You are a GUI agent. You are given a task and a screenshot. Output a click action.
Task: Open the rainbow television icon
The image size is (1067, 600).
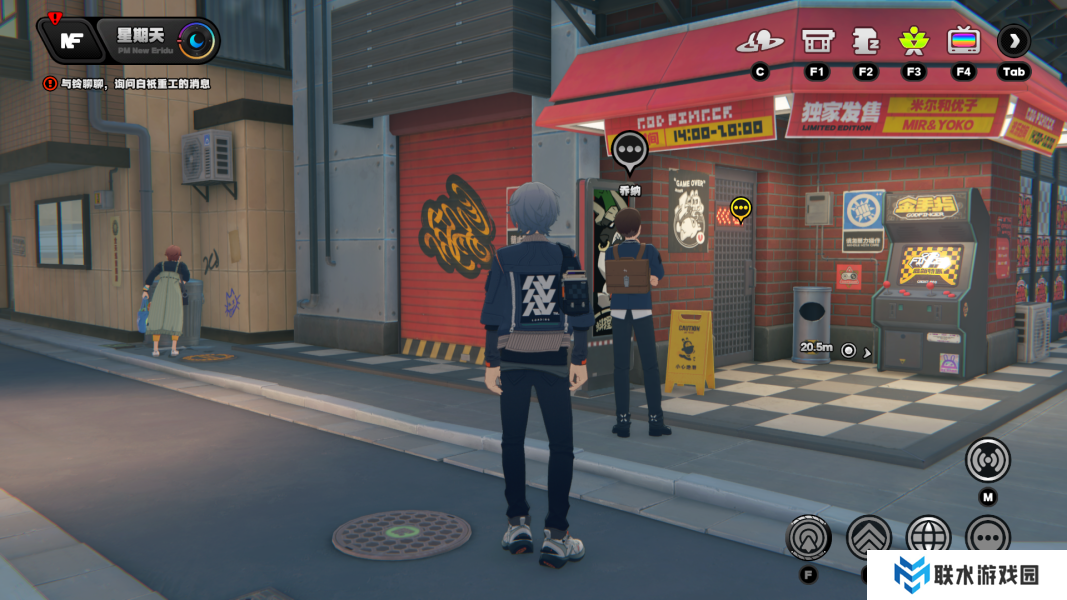tap(964, 41)
